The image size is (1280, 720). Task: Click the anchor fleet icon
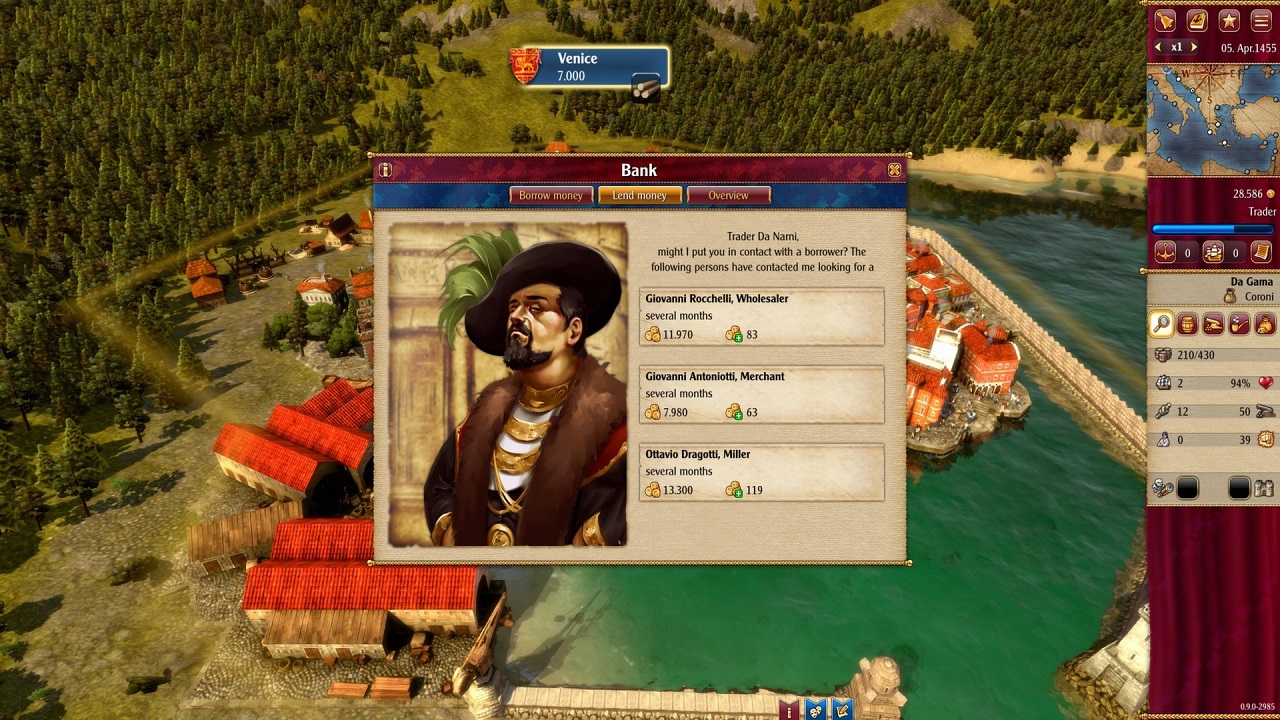point(1165,253)
